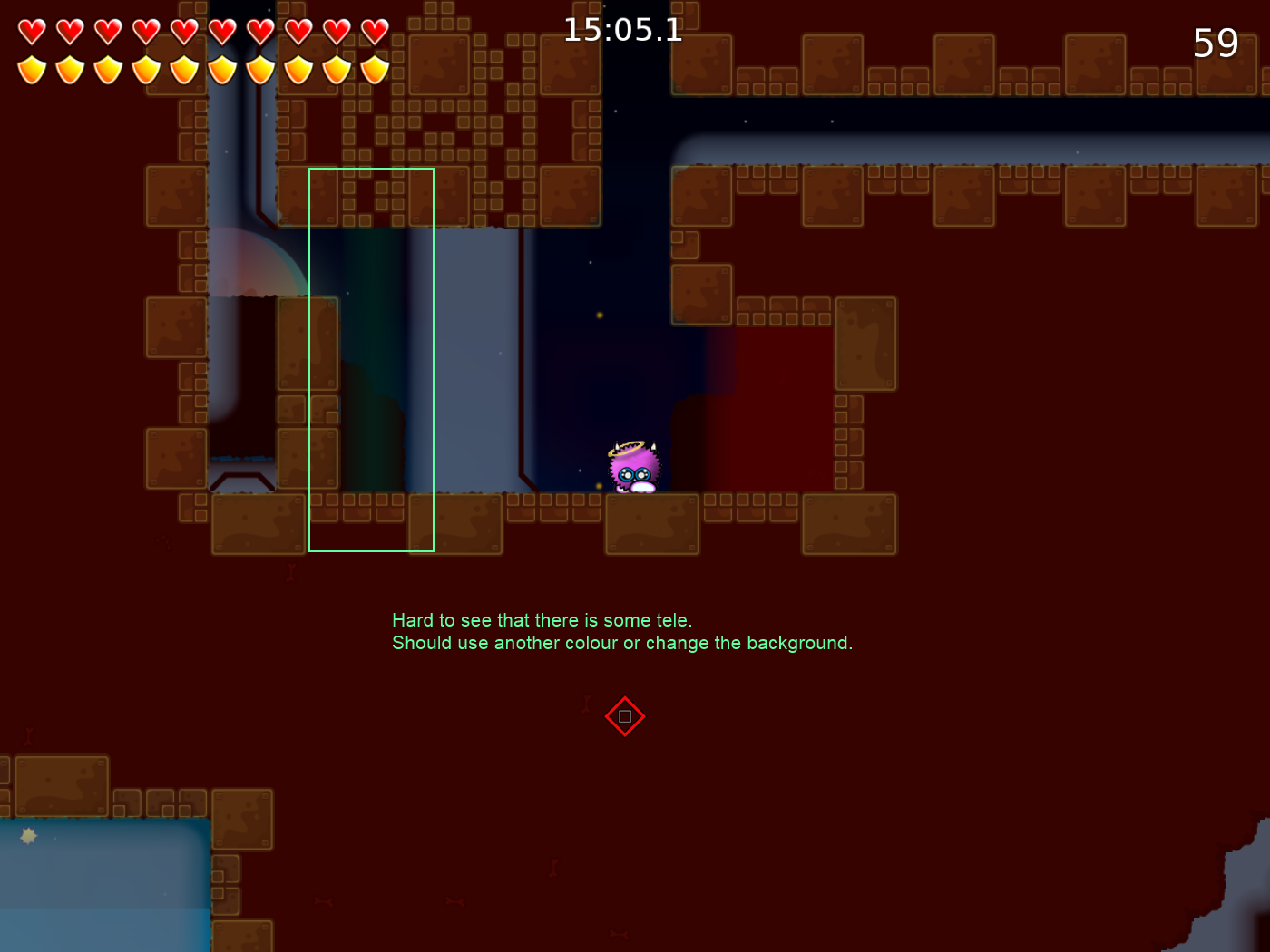Select the last heart in the health row
Image resolution: width=1270 pixels, height=952 pixels.
(373, 30)
